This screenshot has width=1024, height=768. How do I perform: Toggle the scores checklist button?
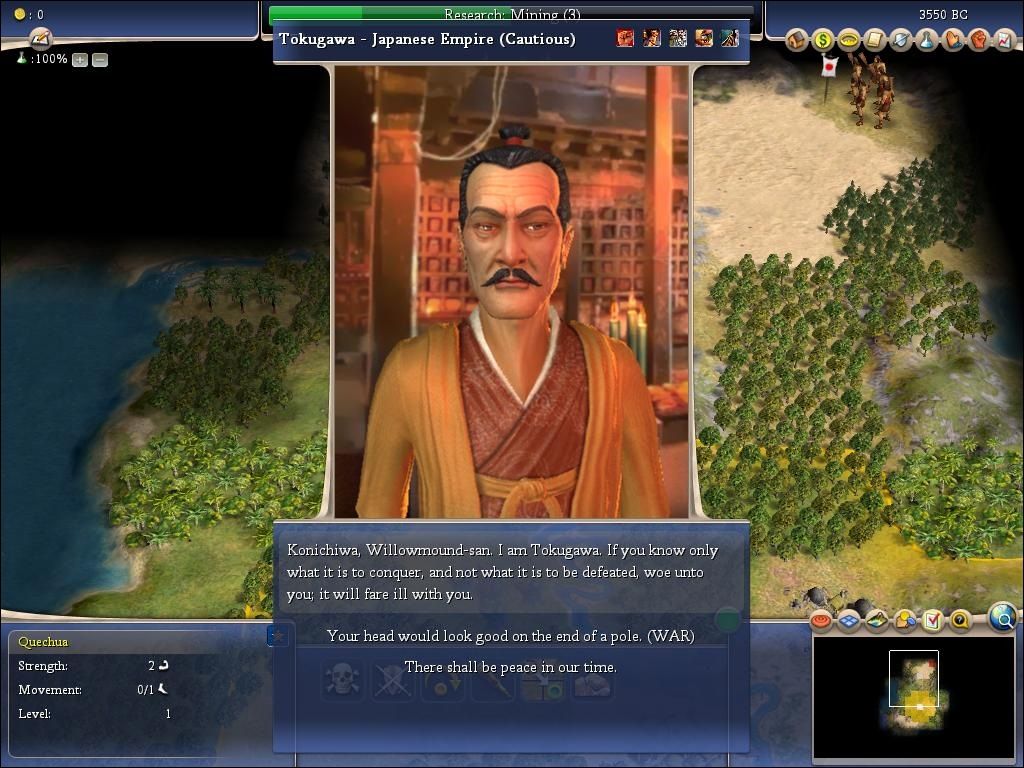tap(932, 621)
